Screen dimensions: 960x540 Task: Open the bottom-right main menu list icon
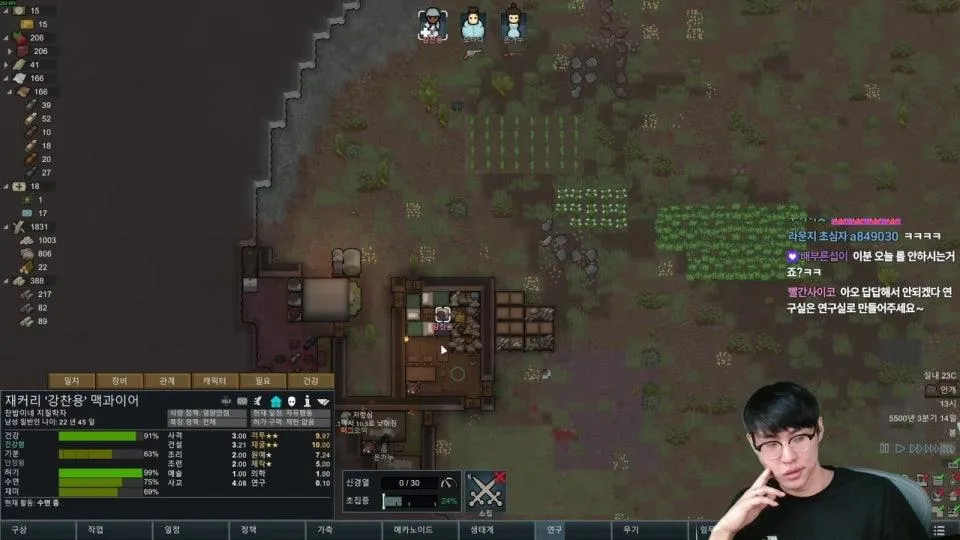[x=938, y=530]
